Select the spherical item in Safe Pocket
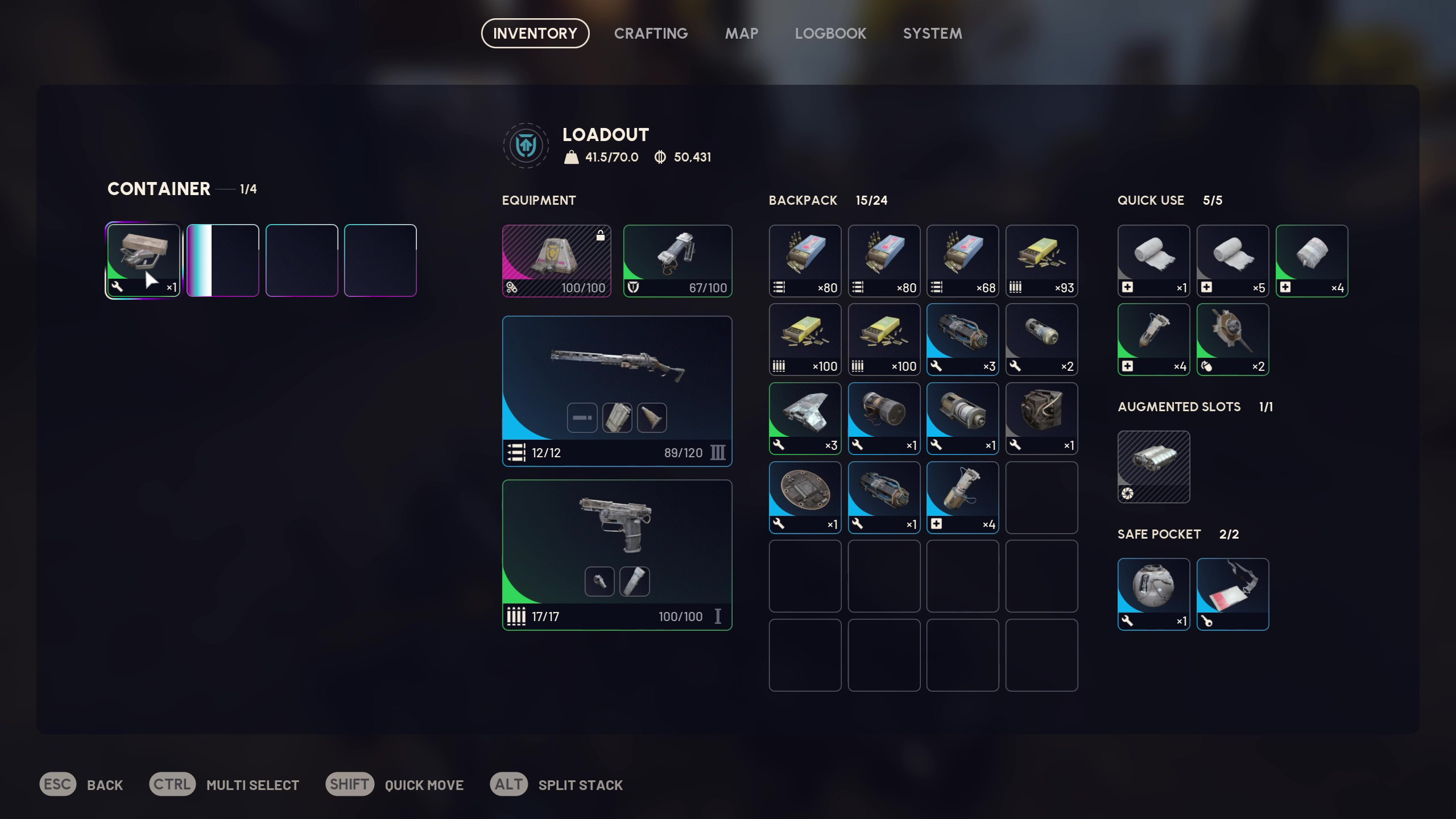Viewport: 1456px width, 819px height. (1153, 593)
